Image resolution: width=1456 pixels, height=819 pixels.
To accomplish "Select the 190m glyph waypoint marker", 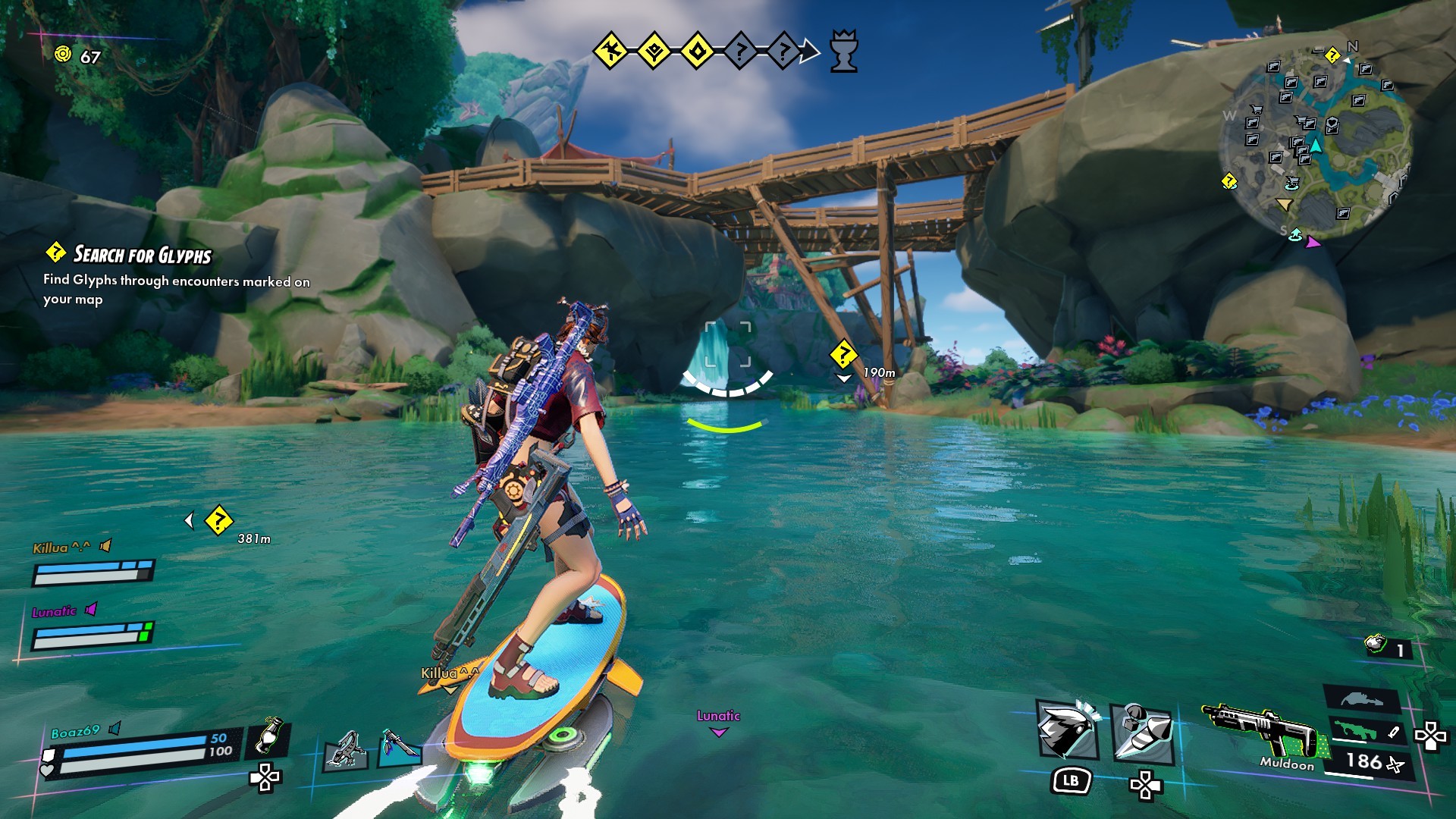I will tap(843, 354).
